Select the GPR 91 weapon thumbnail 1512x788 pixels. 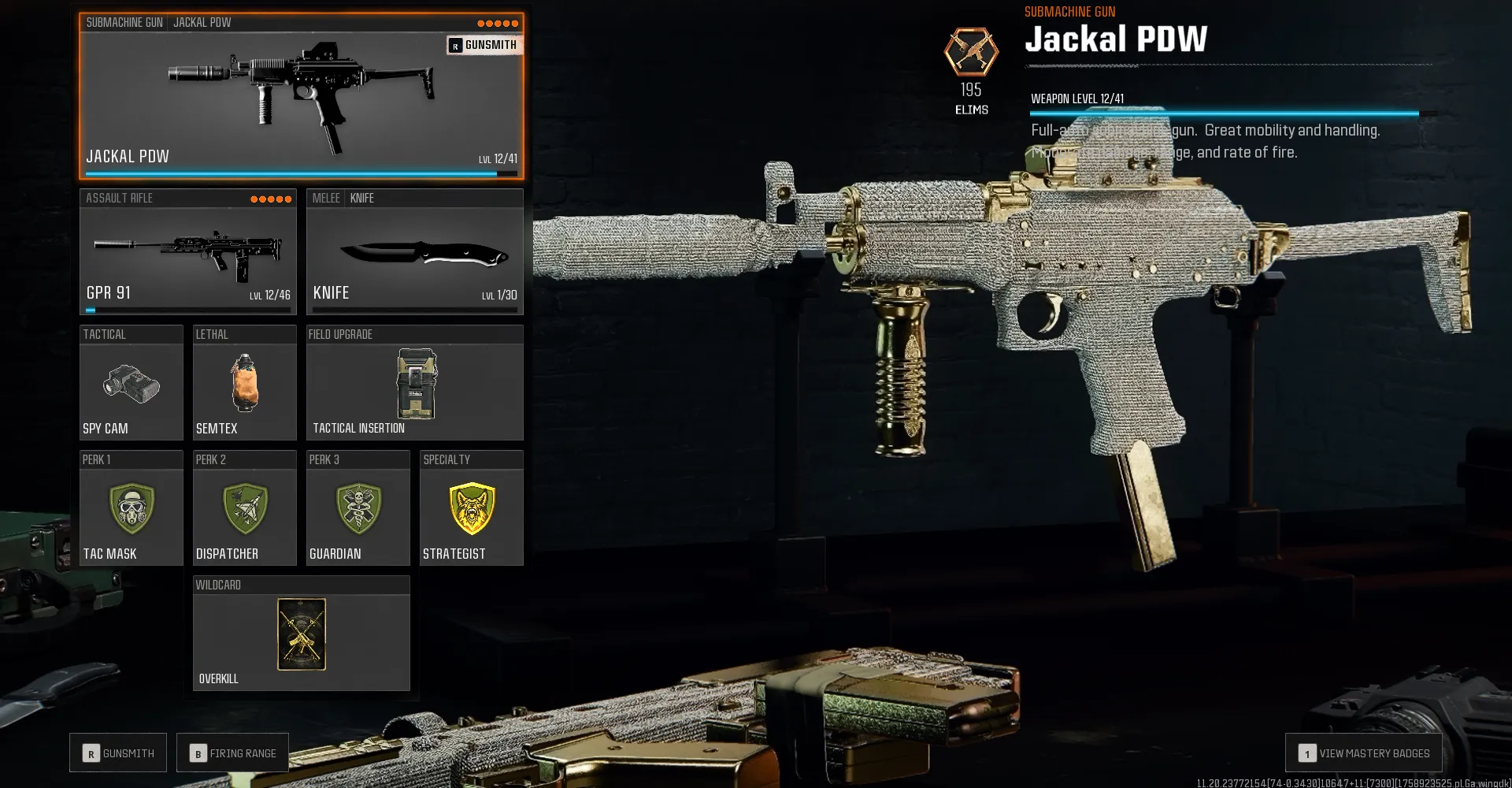click(187, 252)
